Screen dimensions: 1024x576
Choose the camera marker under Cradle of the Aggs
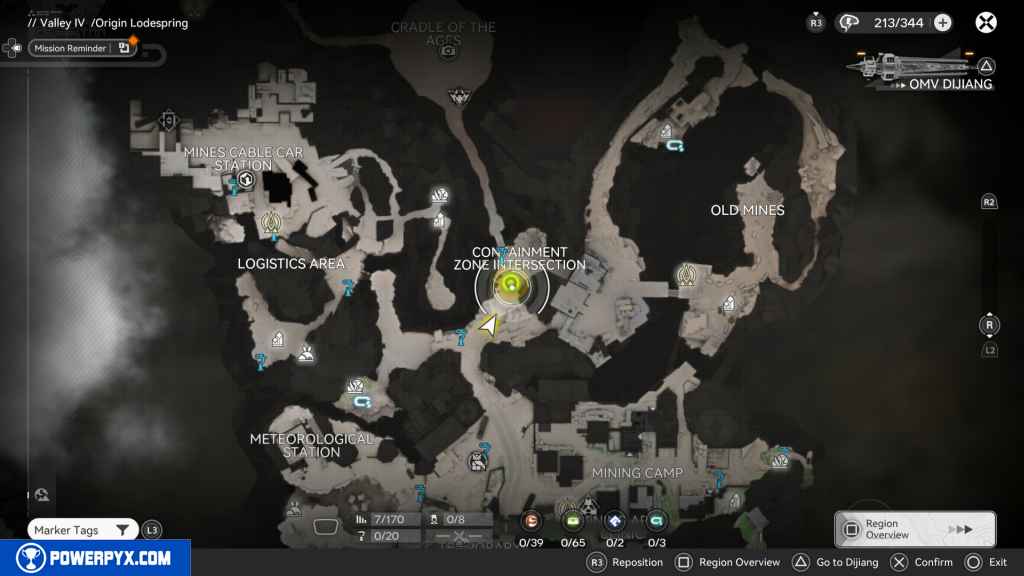[449, 50]
